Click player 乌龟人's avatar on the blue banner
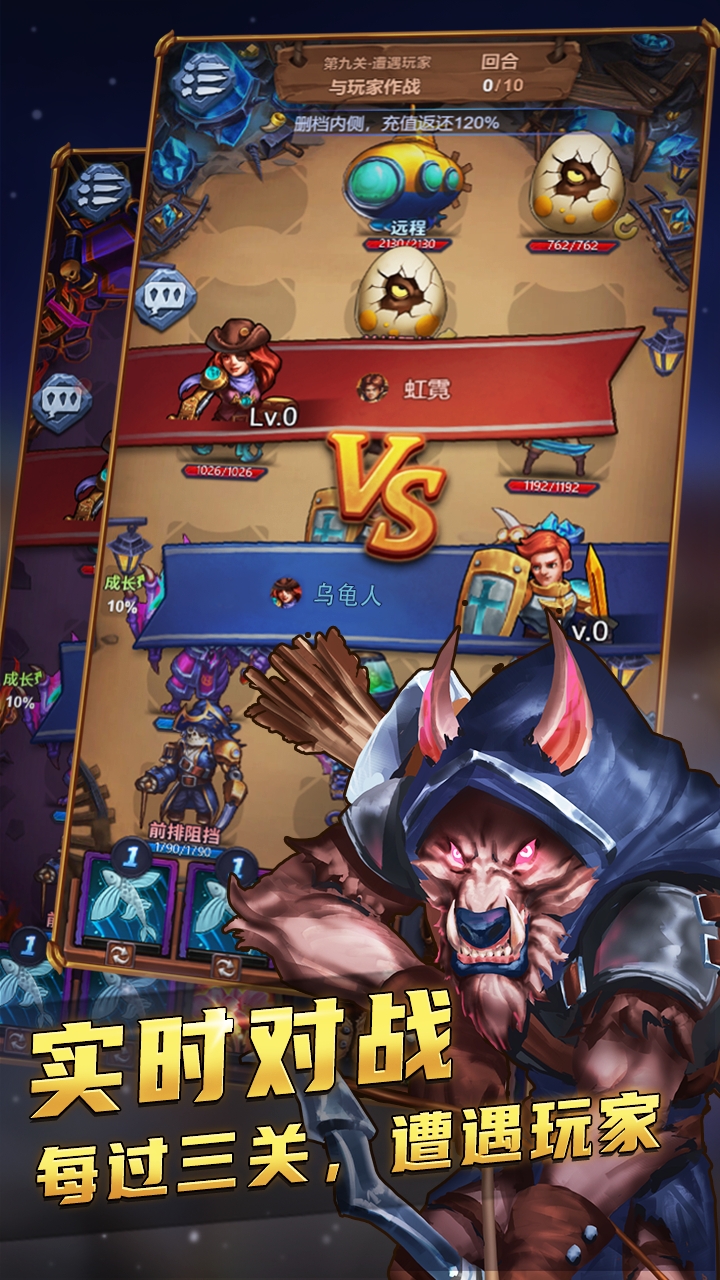Screen dimensions: 720x1280 tap(287, 592)
